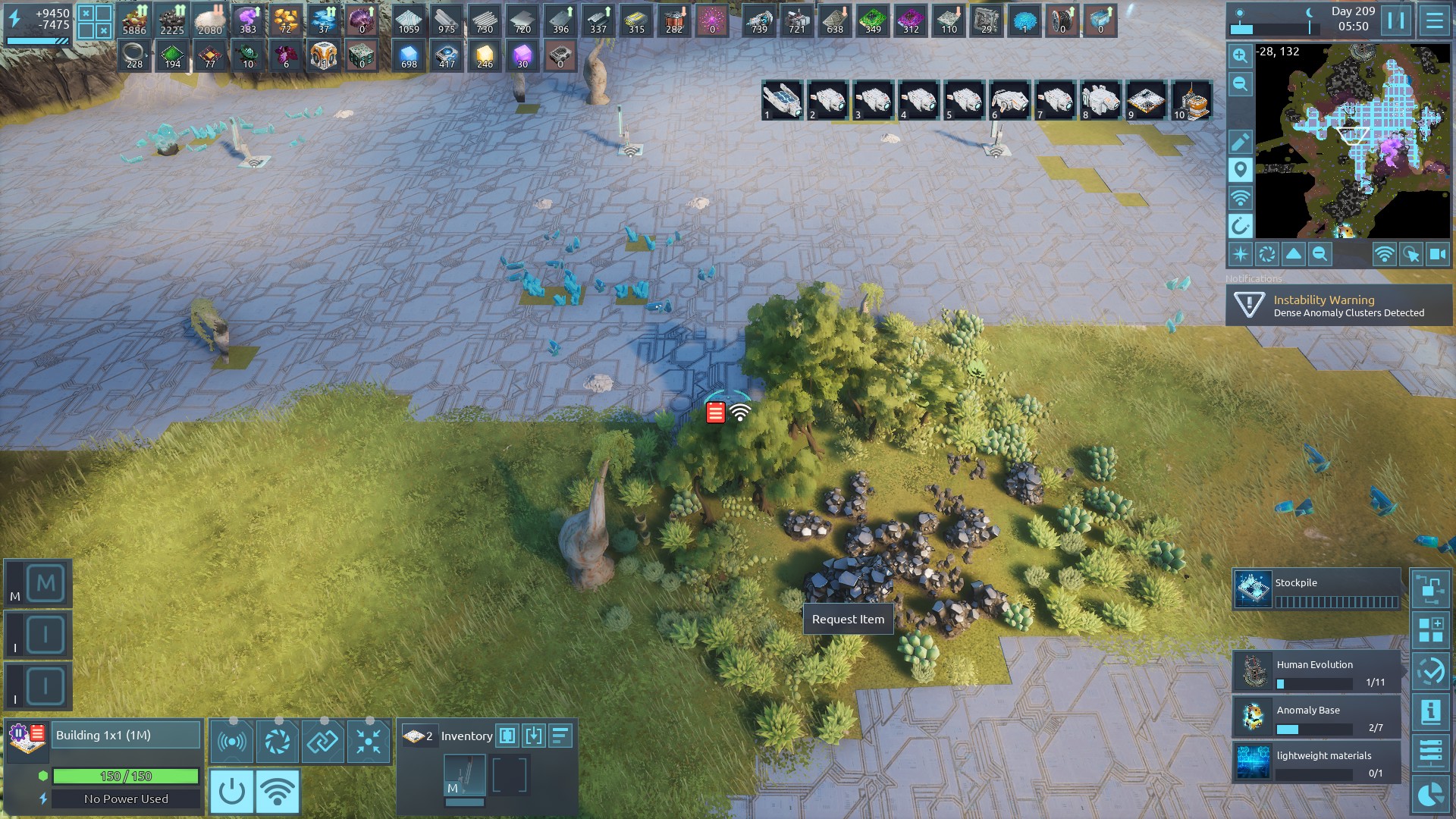1456x819 pixels.
Task: Open the Human Evolution quest tracker
Action: [1316, 672]
